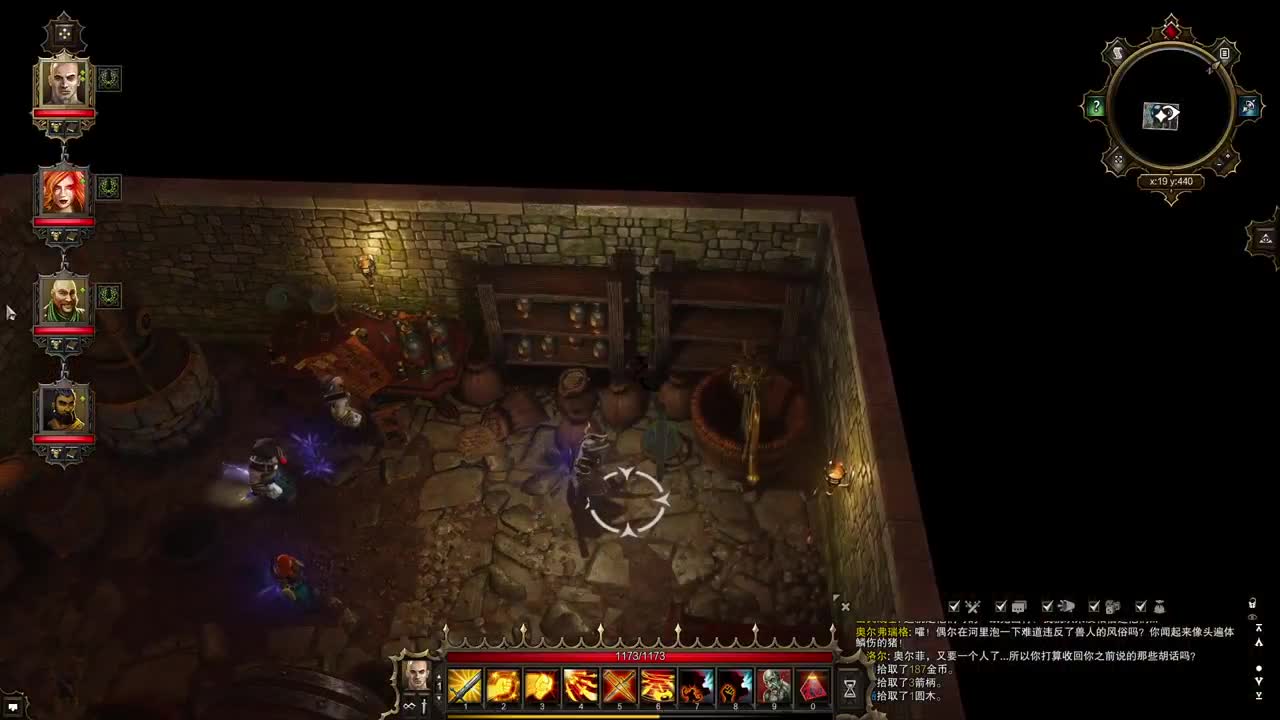Select the top-left party member portrait
This screenshot has width=1280, height=720.
click(x=62, y=85)
